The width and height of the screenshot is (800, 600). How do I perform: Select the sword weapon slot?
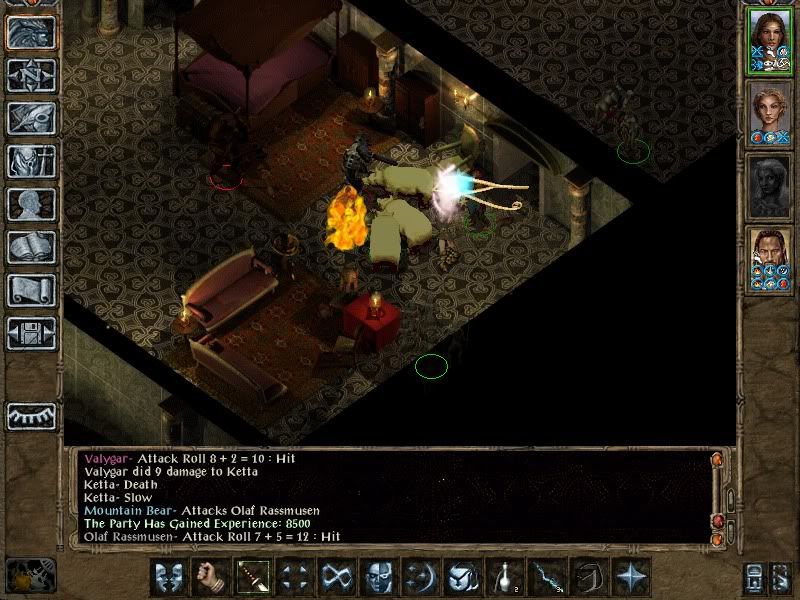254,576
